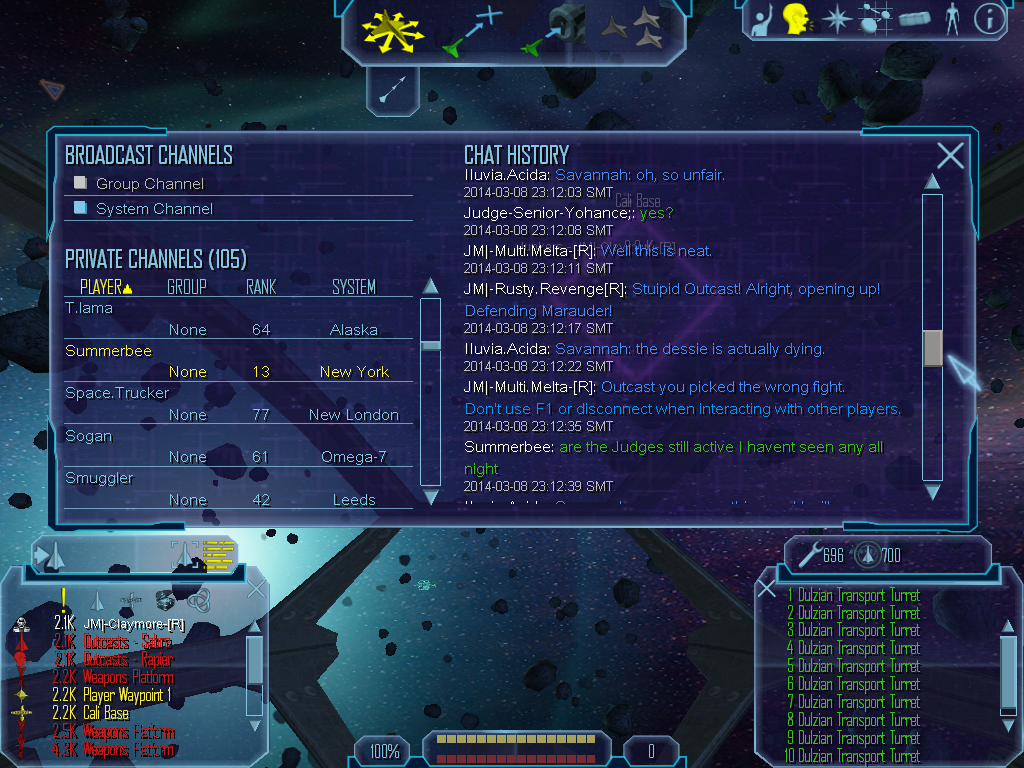The height and width of the screenshot is (768, 1024).
Task: Click the wrench repair kit icon
Action: (808, 554)
